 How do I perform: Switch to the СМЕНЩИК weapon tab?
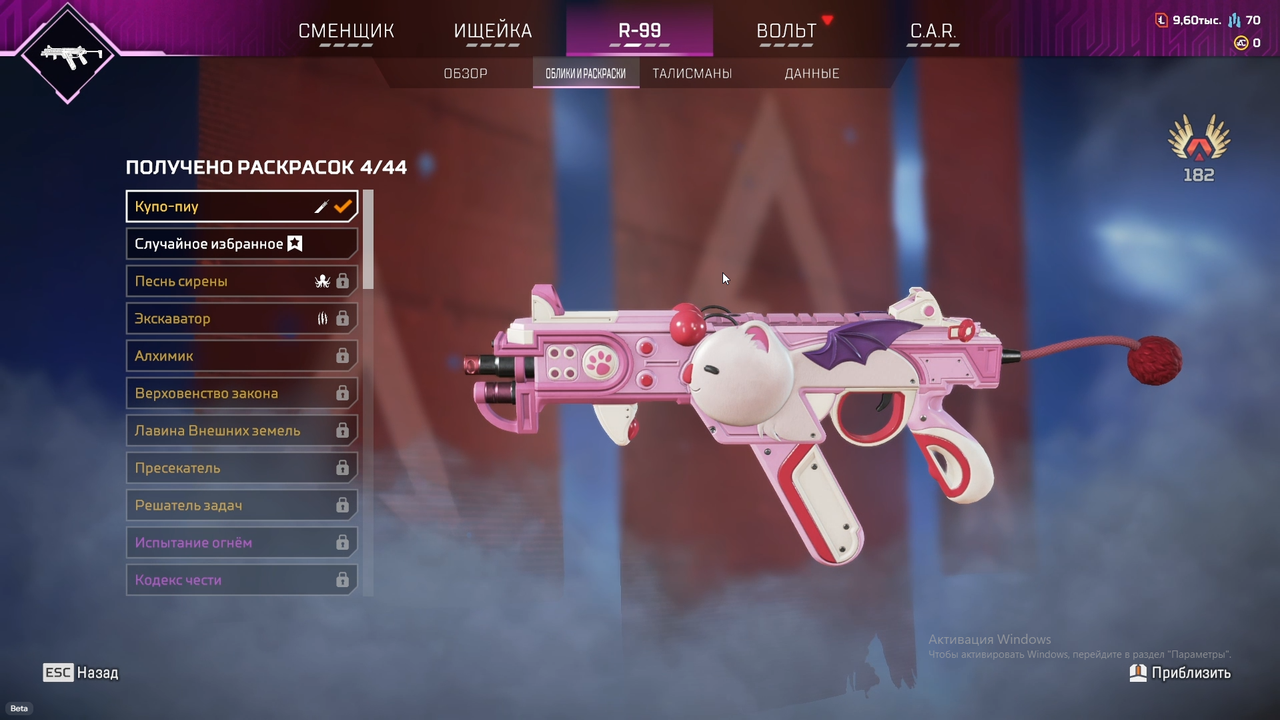click(346, 31)
